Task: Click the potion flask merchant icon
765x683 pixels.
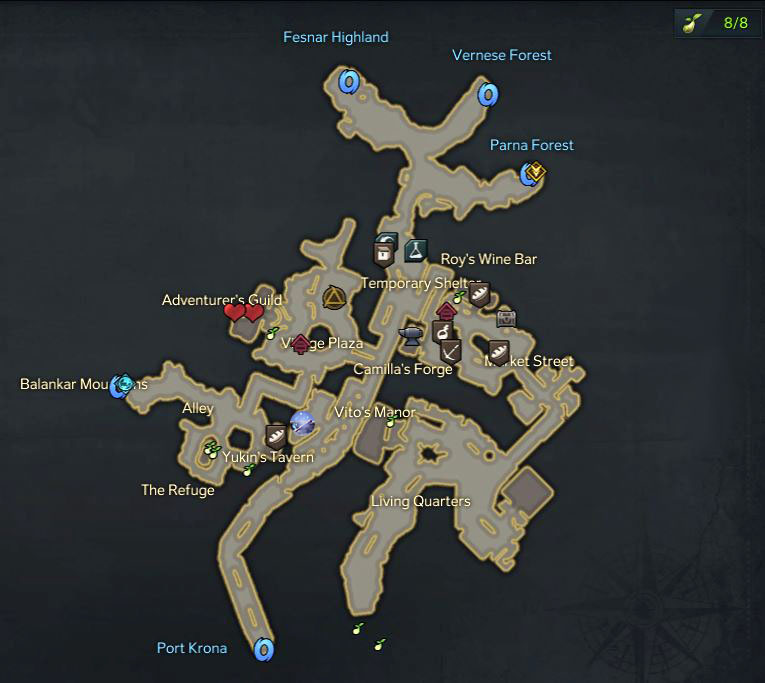Action: (x=416, y=250)
